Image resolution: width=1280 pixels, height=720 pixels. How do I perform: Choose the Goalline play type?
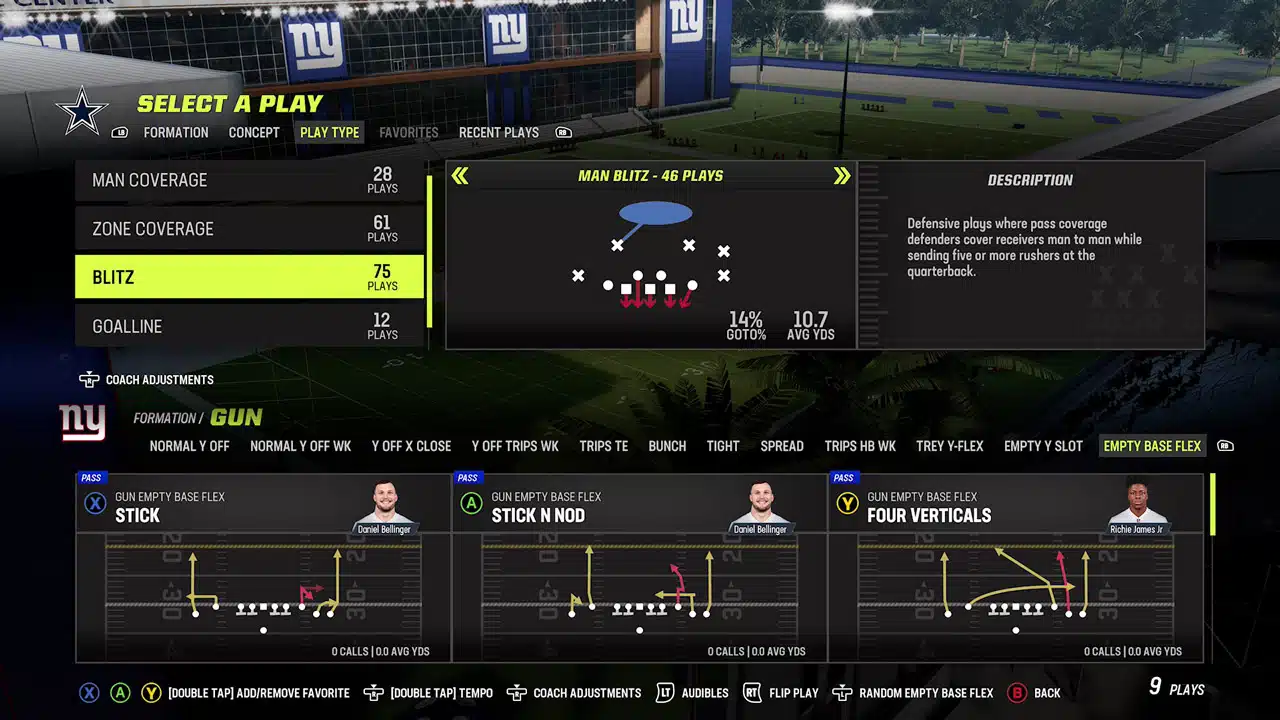(249, 326)
